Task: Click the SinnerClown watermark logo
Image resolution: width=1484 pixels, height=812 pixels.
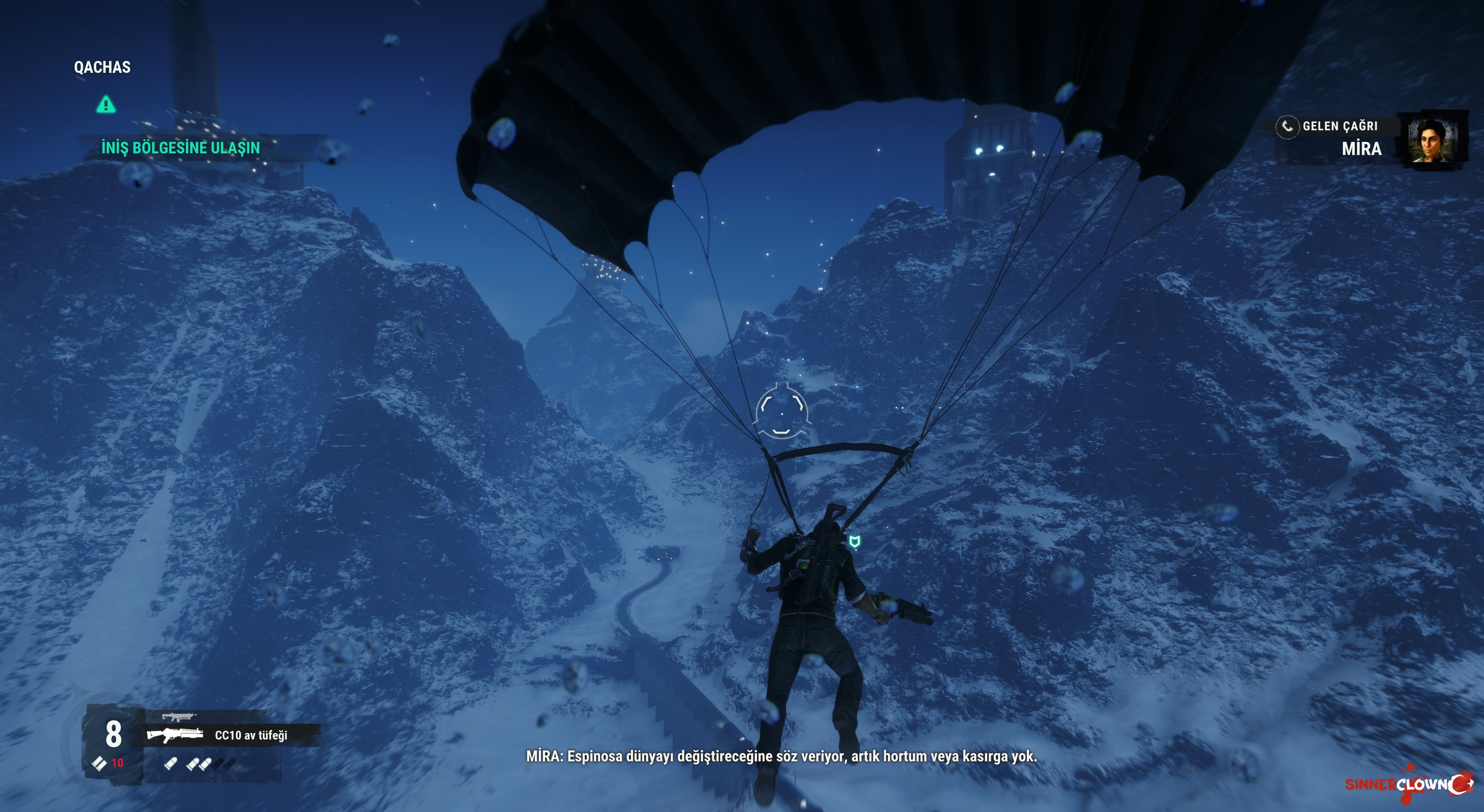Action: tap(1408, 784)
